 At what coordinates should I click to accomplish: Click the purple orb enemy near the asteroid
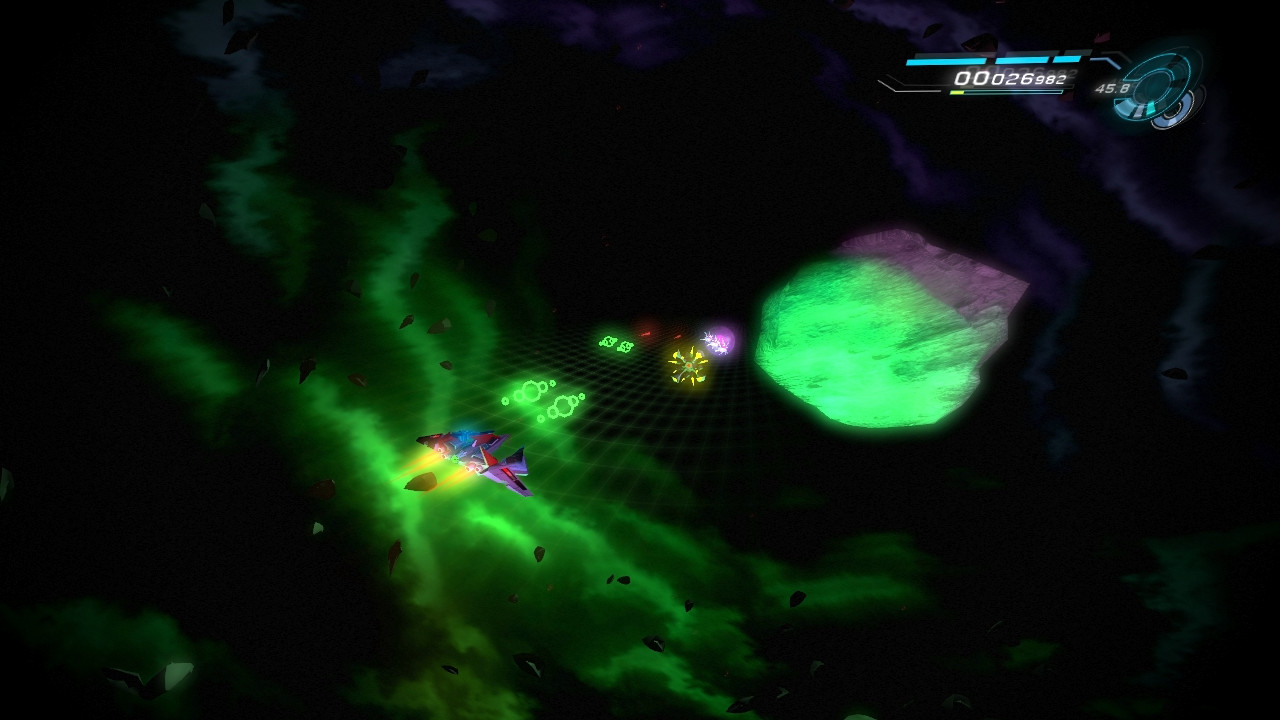coord(718,340)
